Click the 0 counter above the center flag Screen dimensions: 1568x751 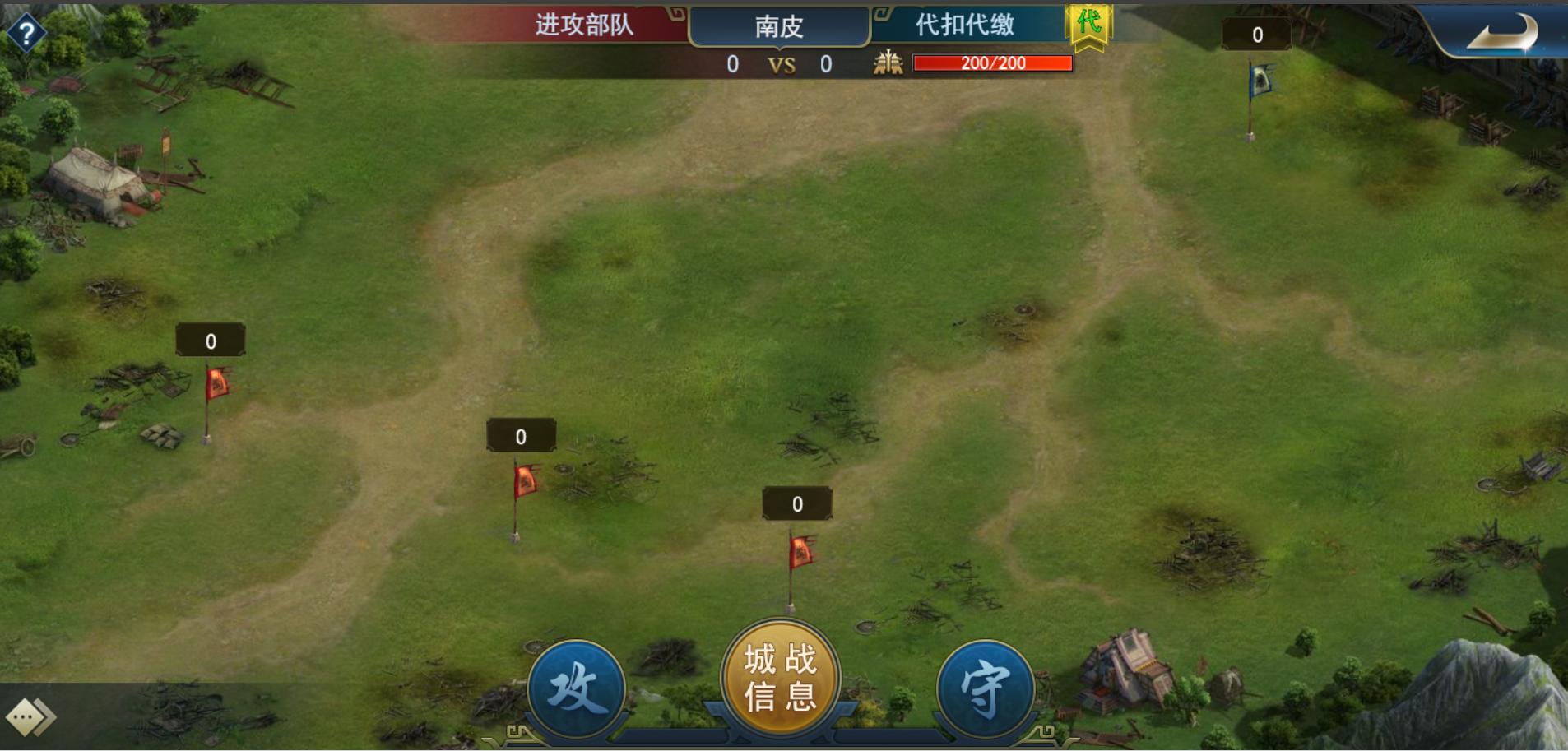coord(522,436)
